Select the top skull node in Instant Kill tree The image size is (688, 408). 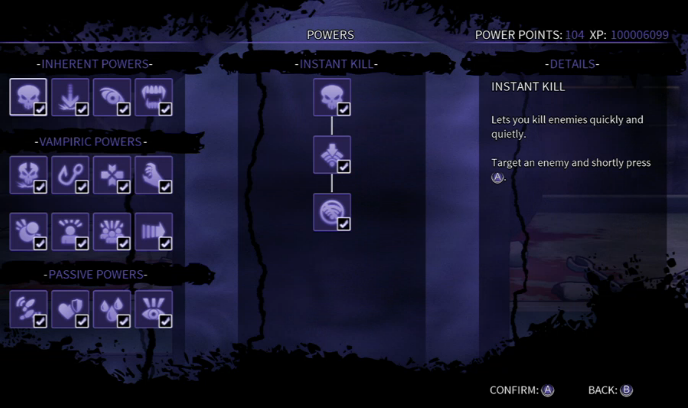(x=332, y=98)
